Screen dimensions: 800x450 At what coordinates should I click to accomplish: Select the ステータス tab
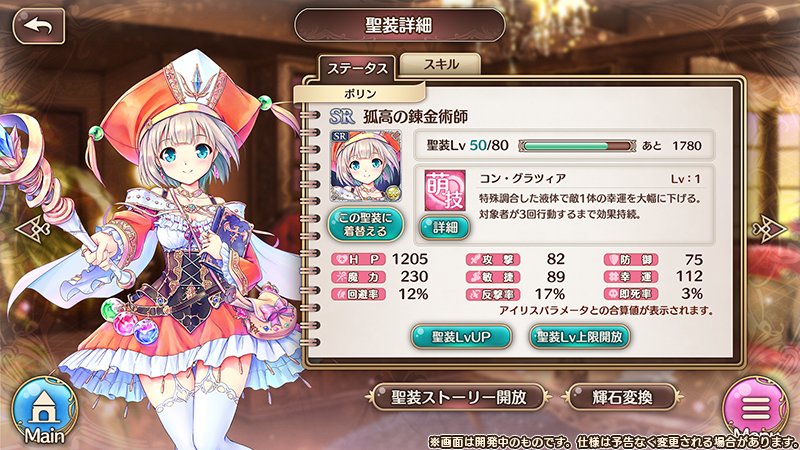pos(357,70)
